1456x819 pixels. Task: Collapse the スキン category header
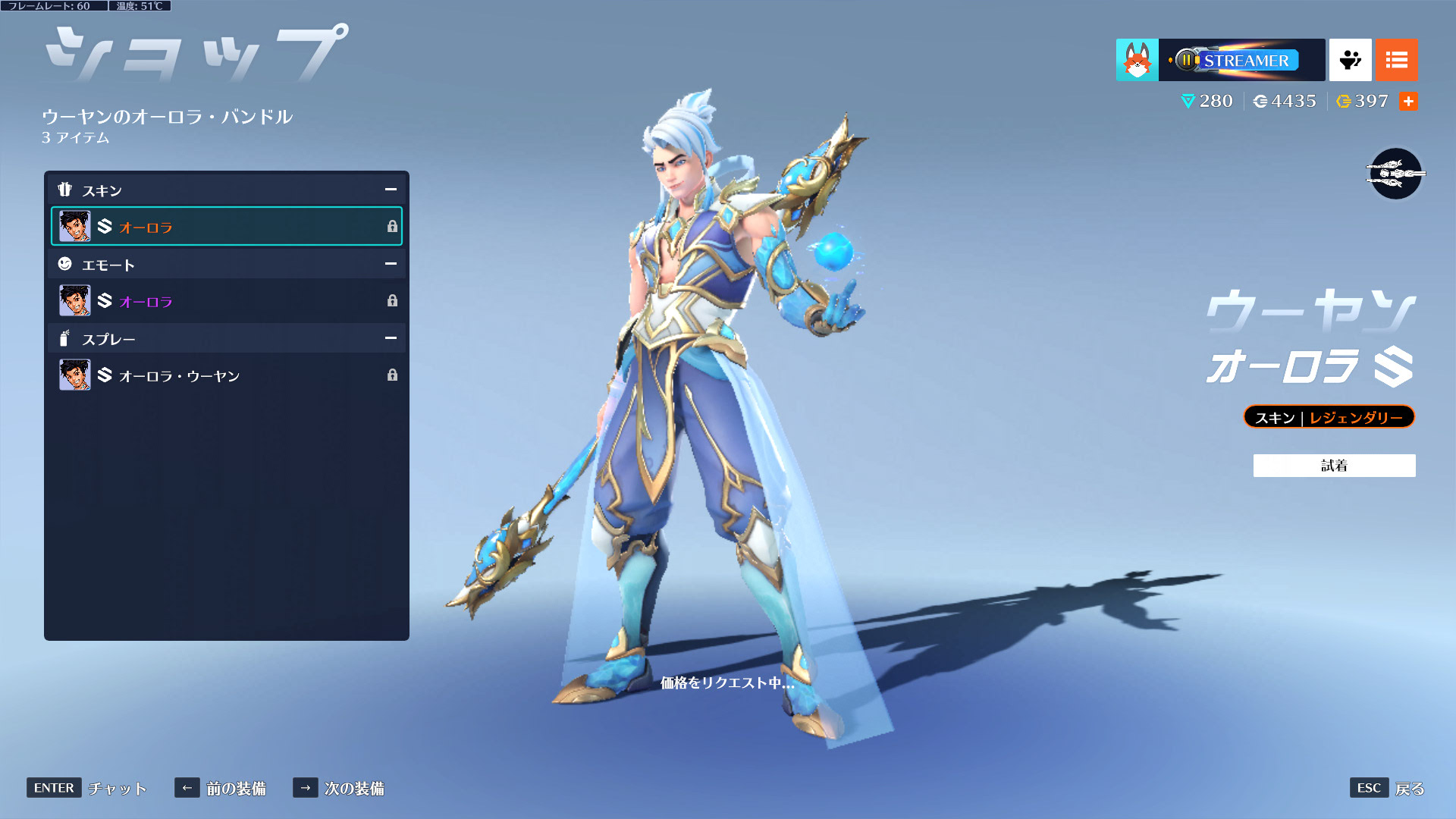391,190
